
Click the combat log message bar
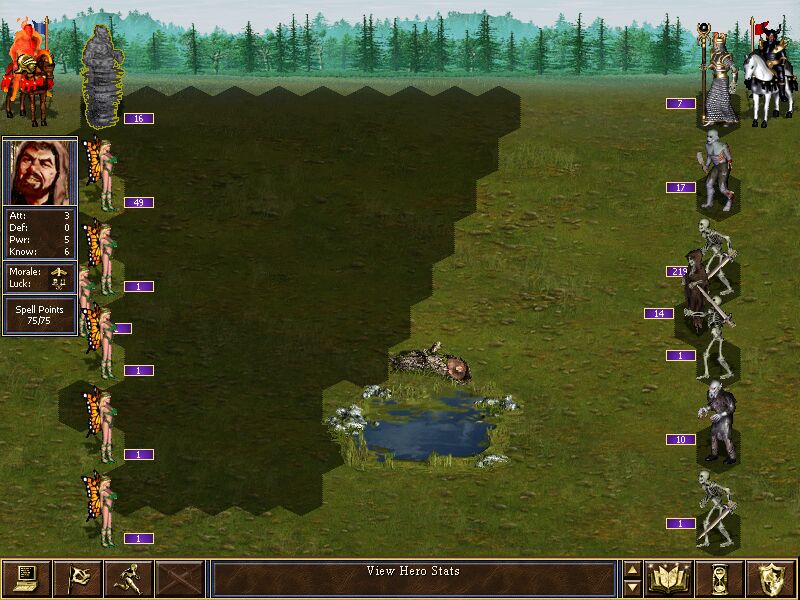414,579
